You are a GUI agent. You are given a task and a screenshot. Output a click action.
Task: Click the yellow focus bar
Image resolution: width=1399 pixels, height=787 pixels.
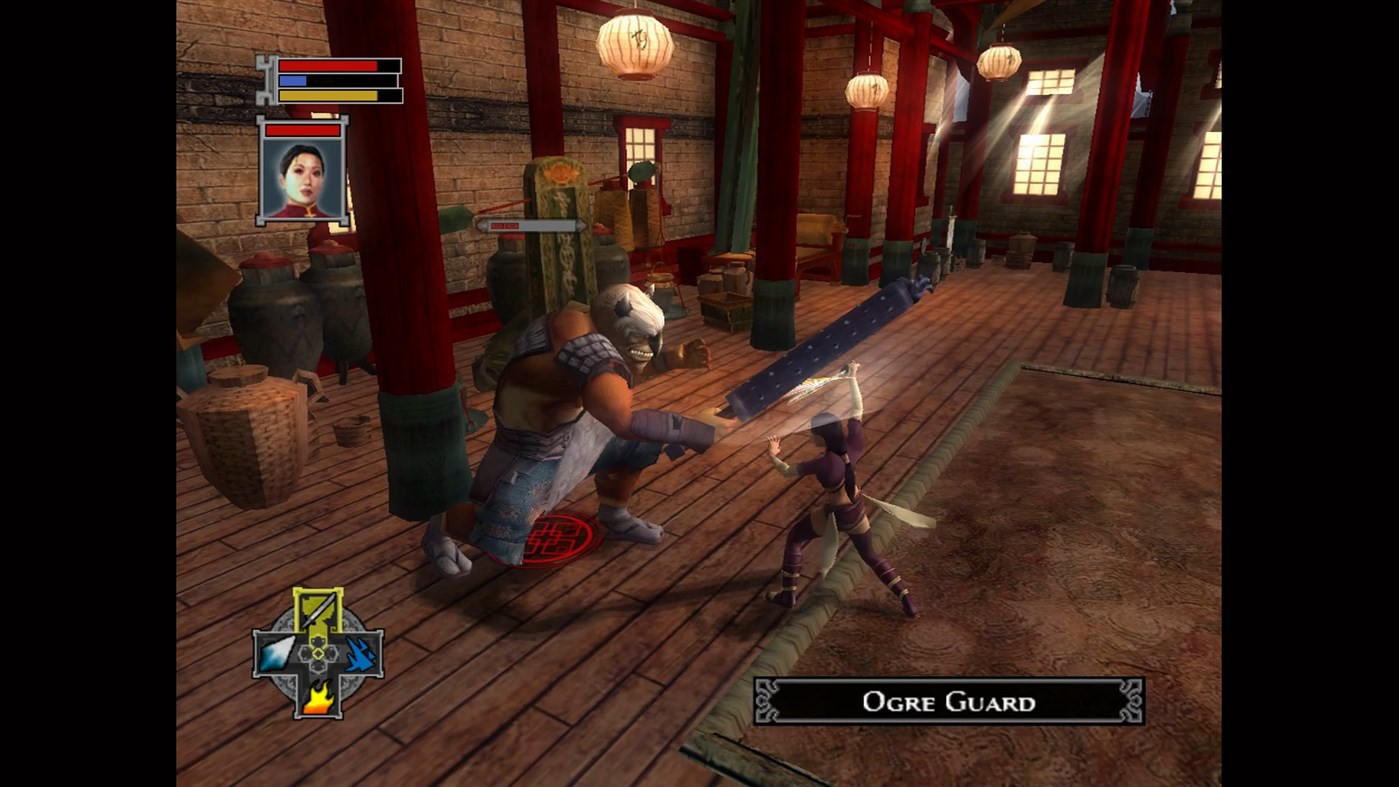pyautogui.click(x=325, y=95)
